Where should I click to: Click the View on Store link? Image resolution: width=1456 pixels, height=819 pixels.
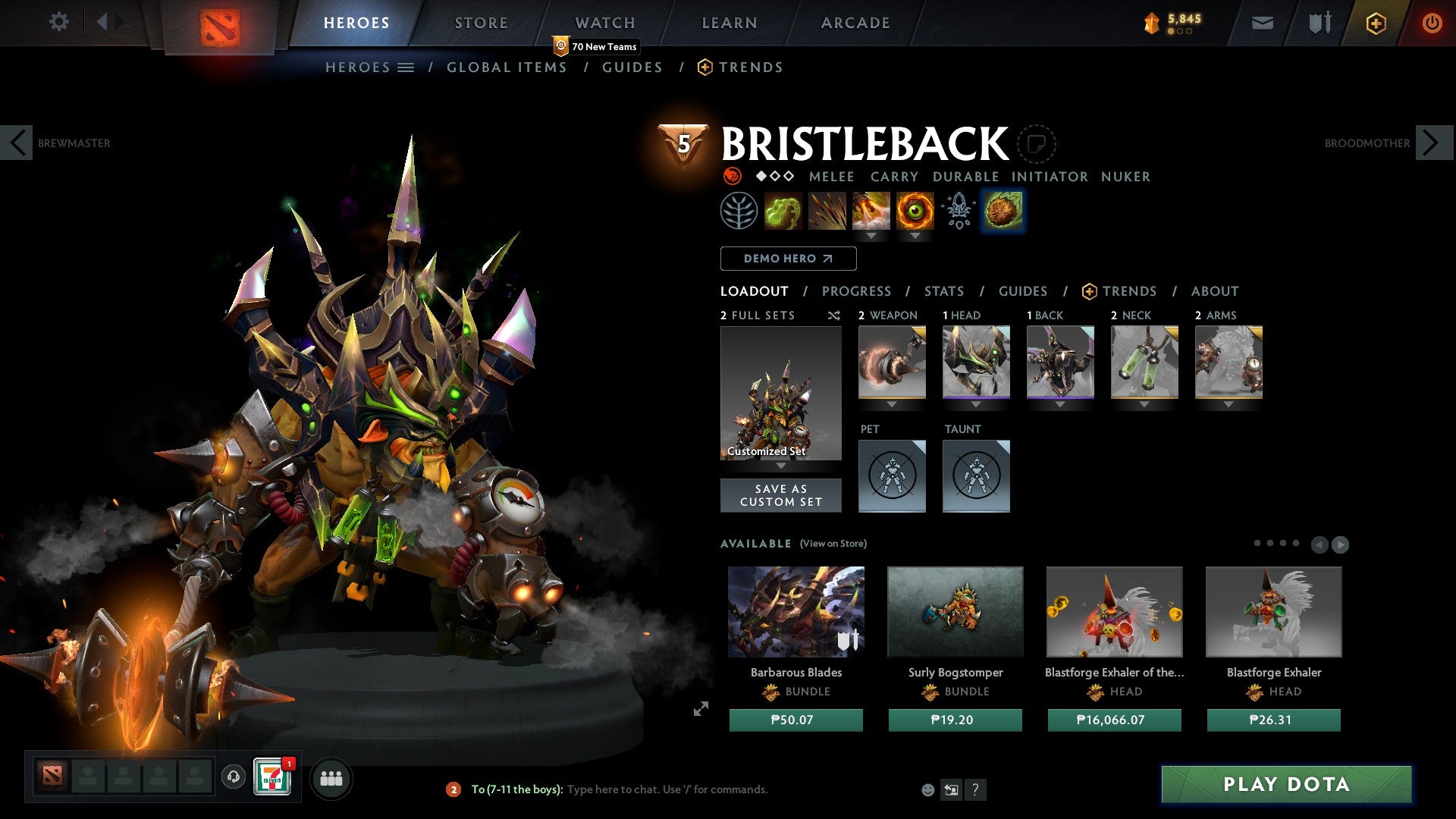coord(832,544)
